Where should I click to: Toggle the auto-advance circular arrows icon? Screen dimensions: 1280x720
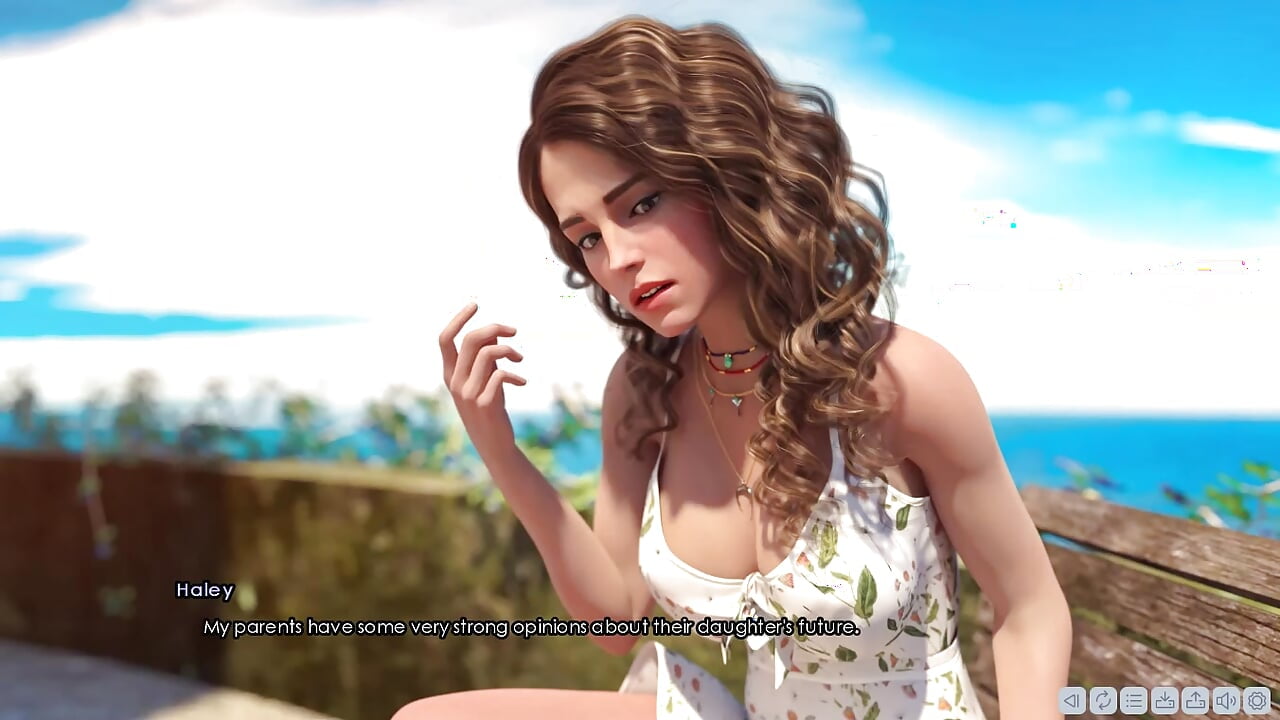click(1103, 700)
